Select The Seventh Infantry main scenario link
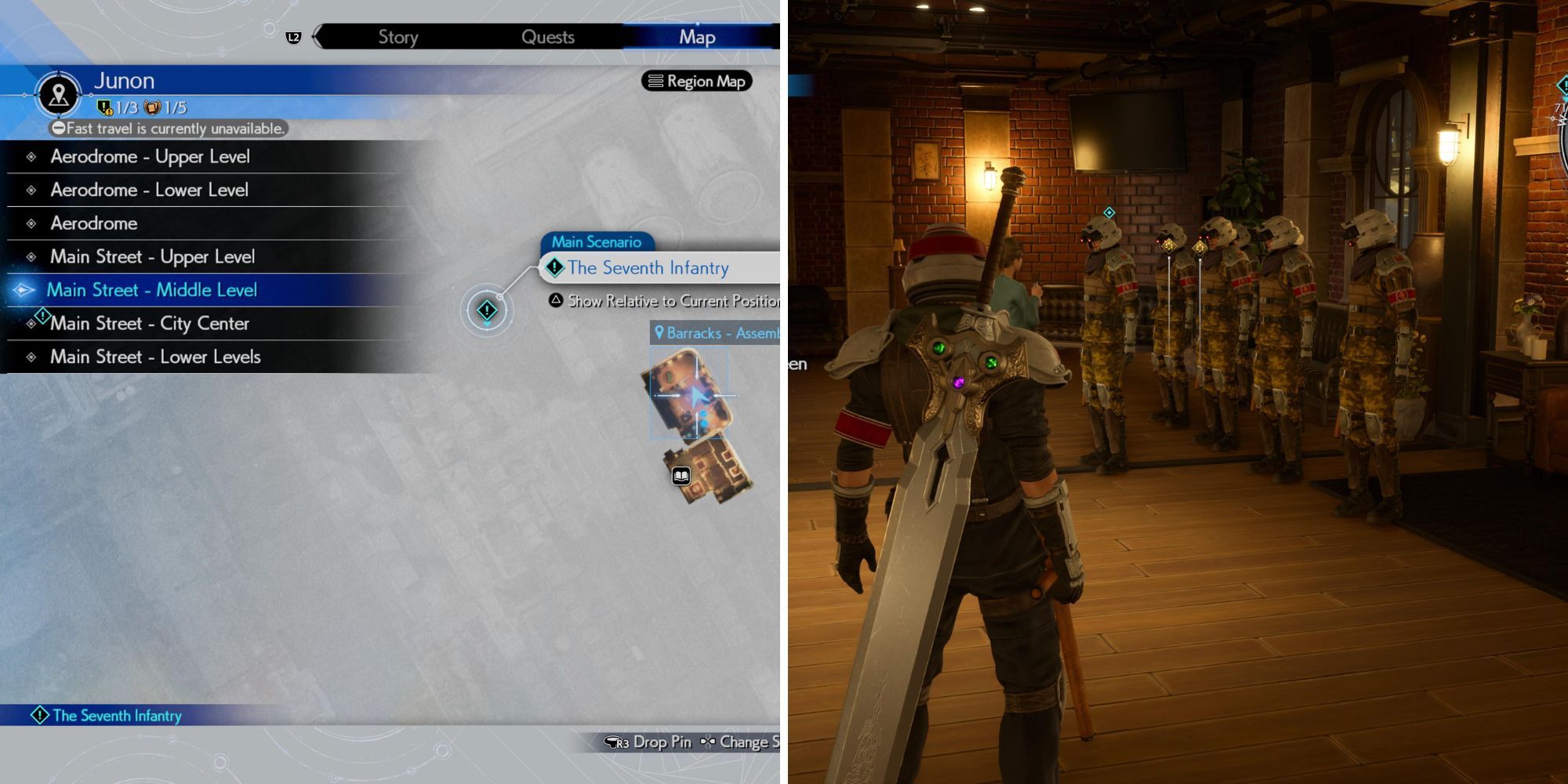Screen dimensions: 1568x784 648,267
